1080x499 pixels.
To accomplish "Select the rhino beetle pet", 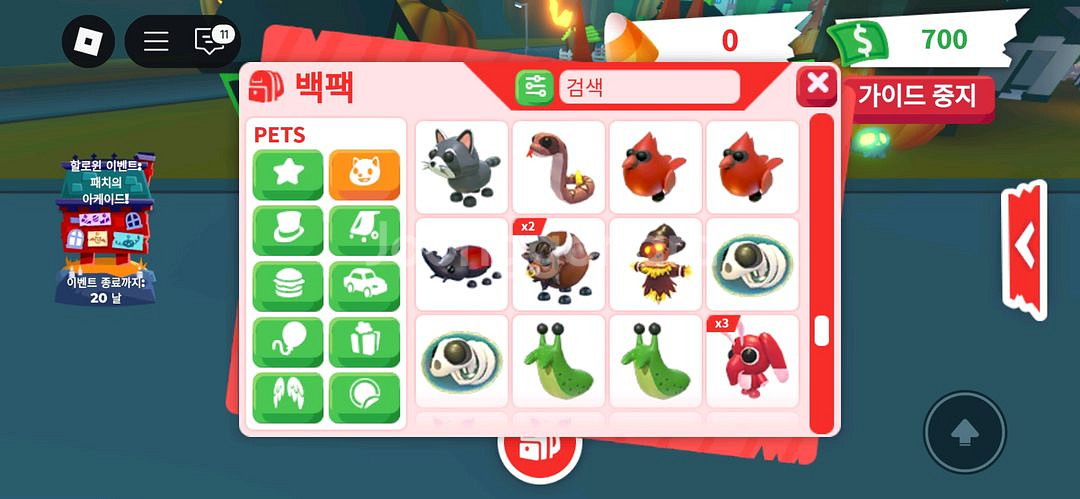I will (x=461, y=264).
